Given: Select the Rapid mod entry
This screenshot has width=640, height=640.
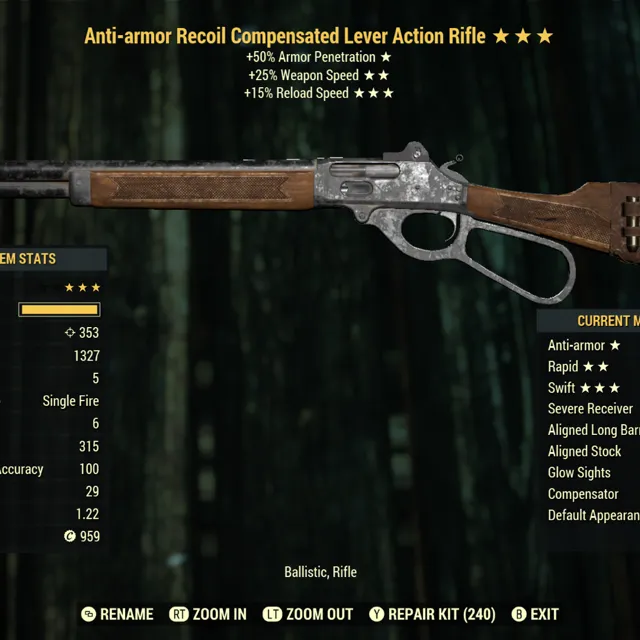Looking at the screenshot, I should coord(578,367).
